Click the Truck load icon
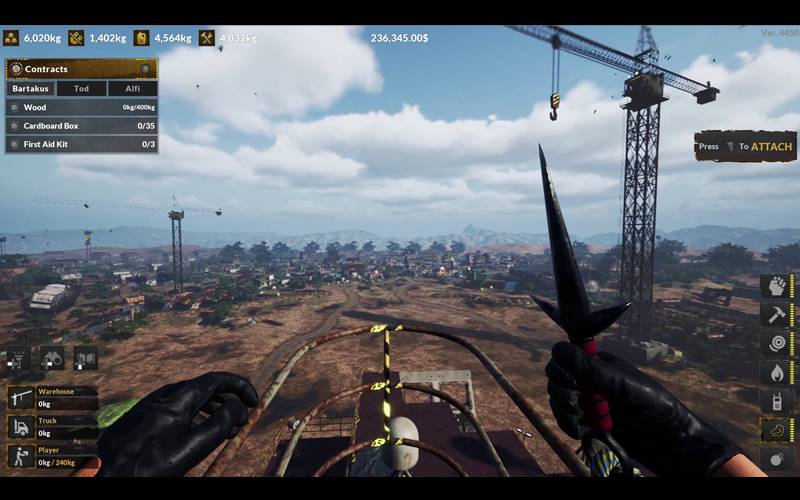Image resolution: width=800 pixels, height=500 pixels. tap(21, 427)
